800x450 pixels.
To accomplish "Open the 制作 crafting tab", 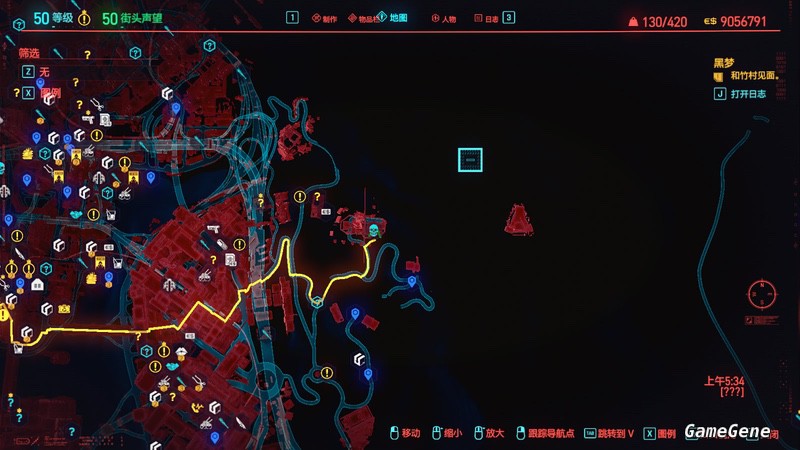I will [326, 18].
